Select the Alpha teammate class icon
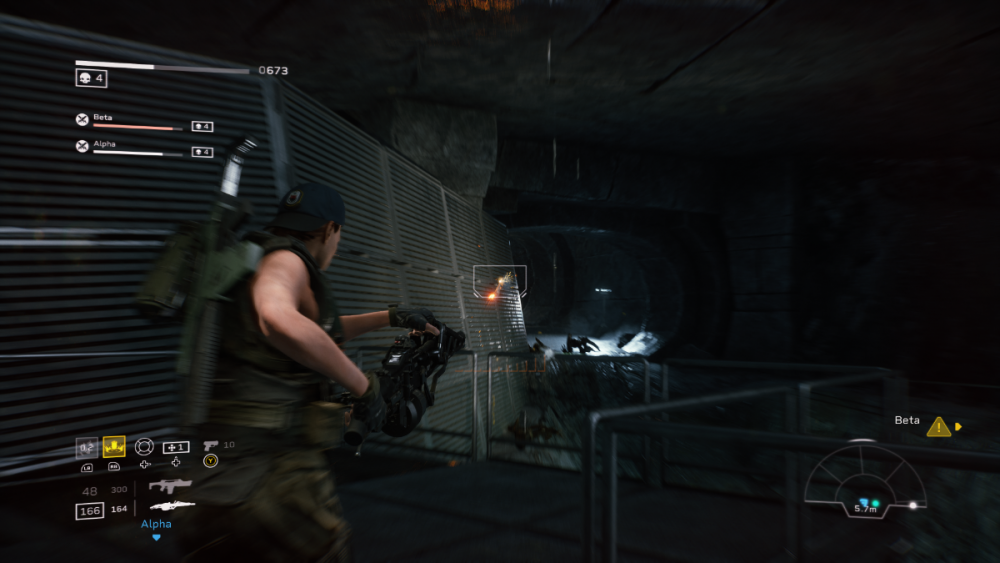Viewport: 1000px width, 563px height. [82, 146]
